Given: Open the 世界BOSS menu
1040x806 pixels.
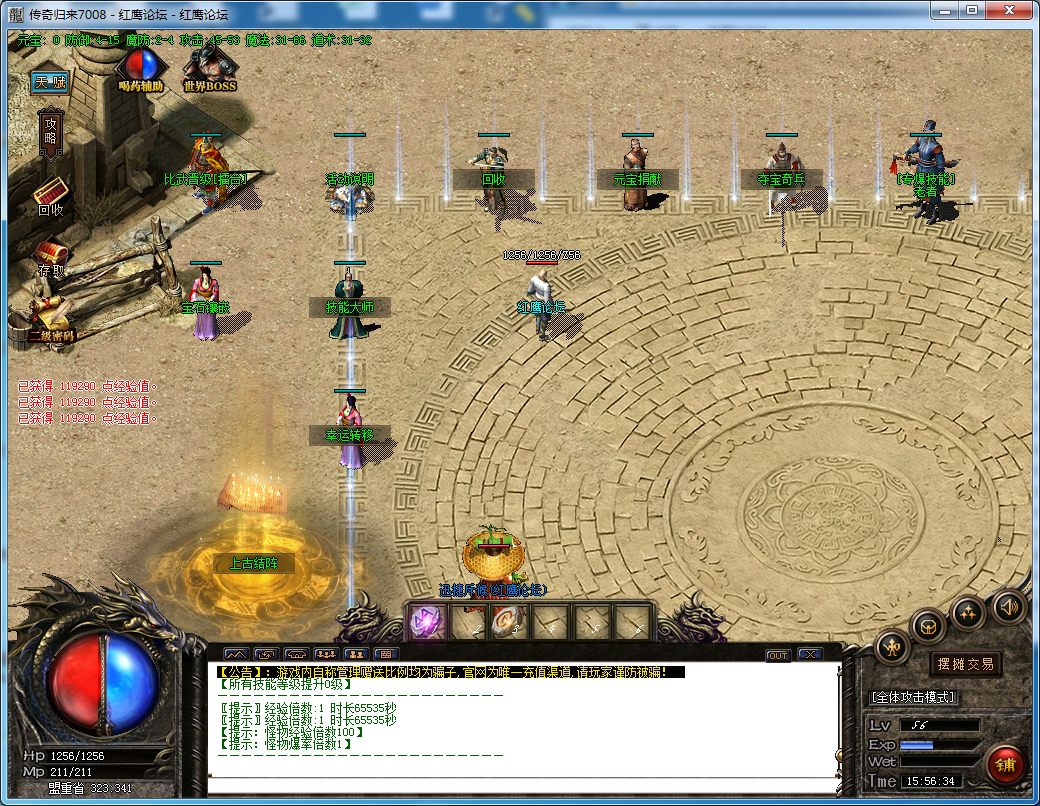Looking at the screenshot, I should (x=209, y=68).
